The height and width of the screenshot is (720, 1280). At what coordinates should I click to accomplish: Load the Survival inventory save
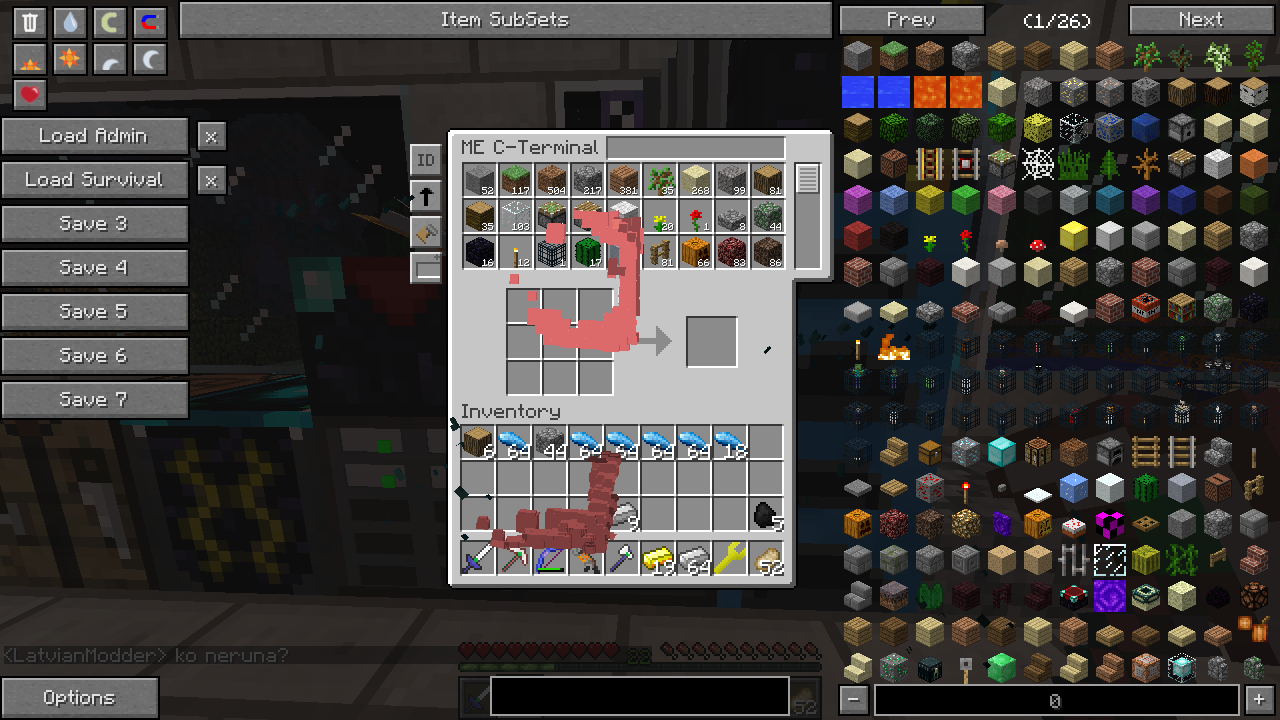94,180
